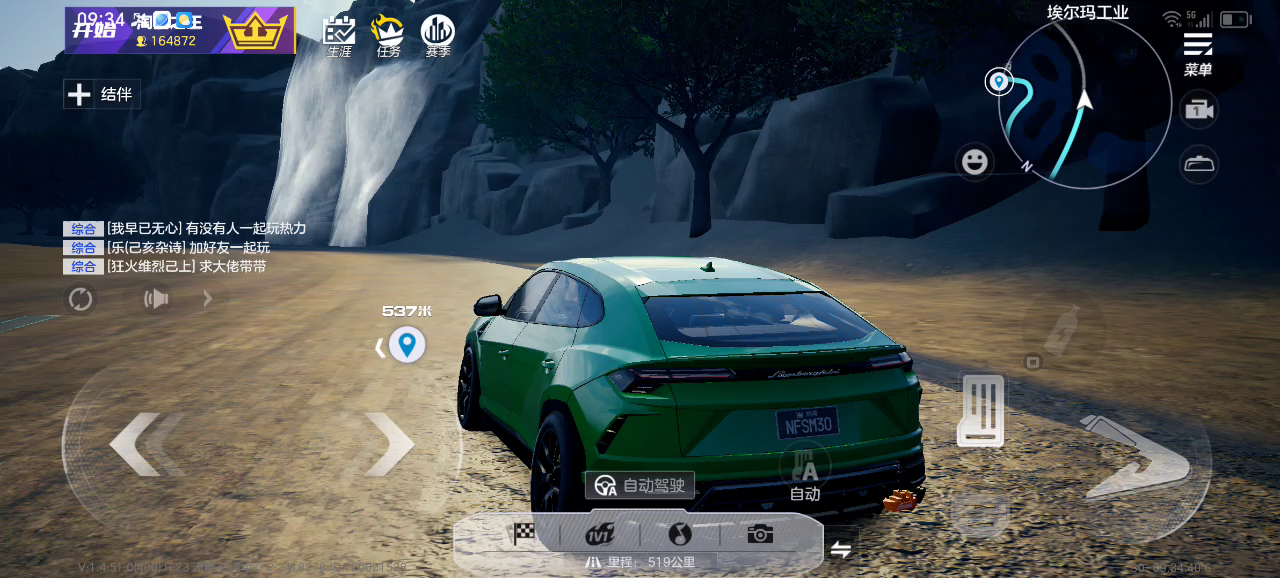Open the 任务 missions icon
This screenshot has width=1280, height=578.
[388, 36]
